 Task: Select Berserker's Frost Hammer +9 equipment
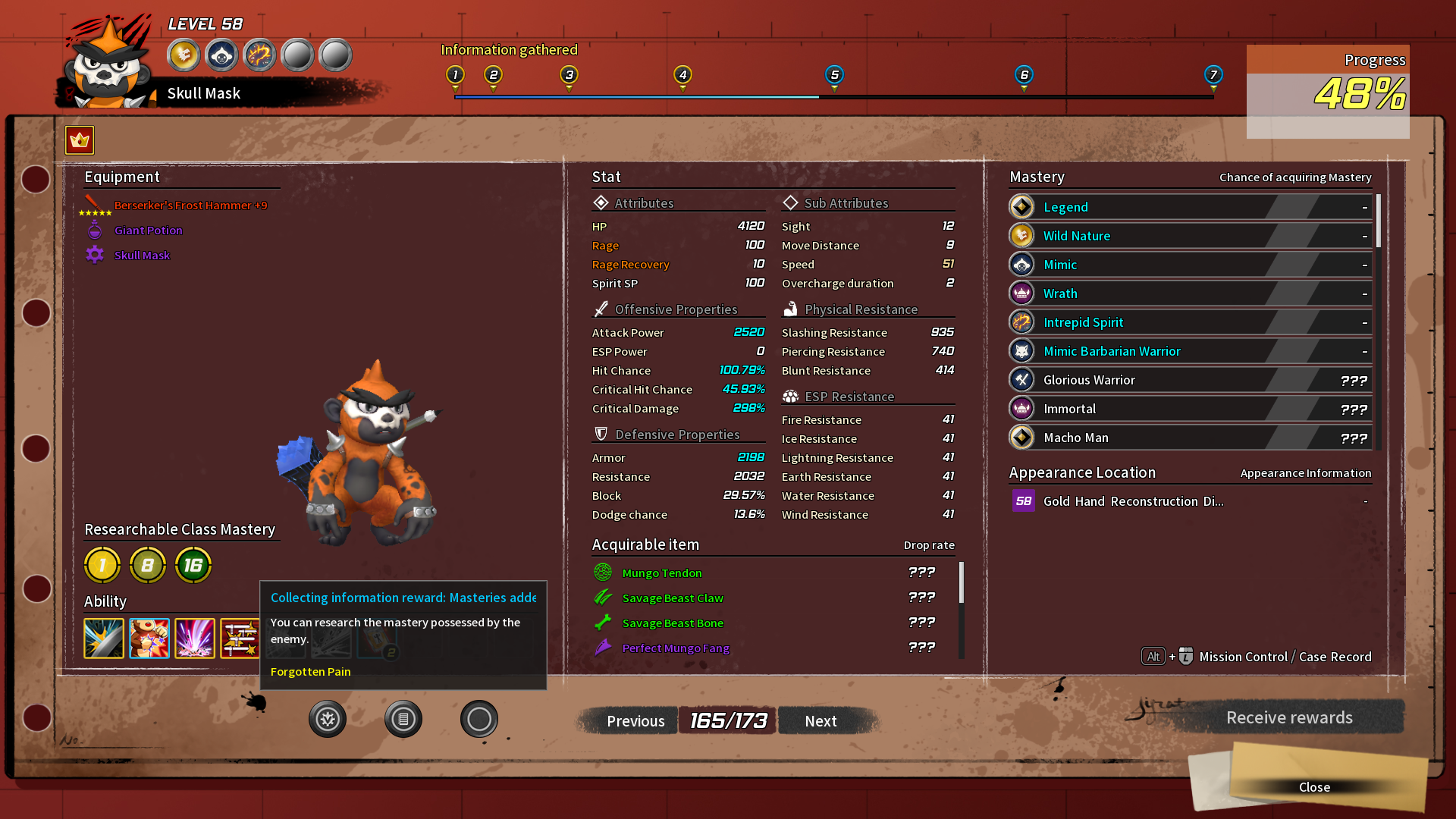(190, 206)
